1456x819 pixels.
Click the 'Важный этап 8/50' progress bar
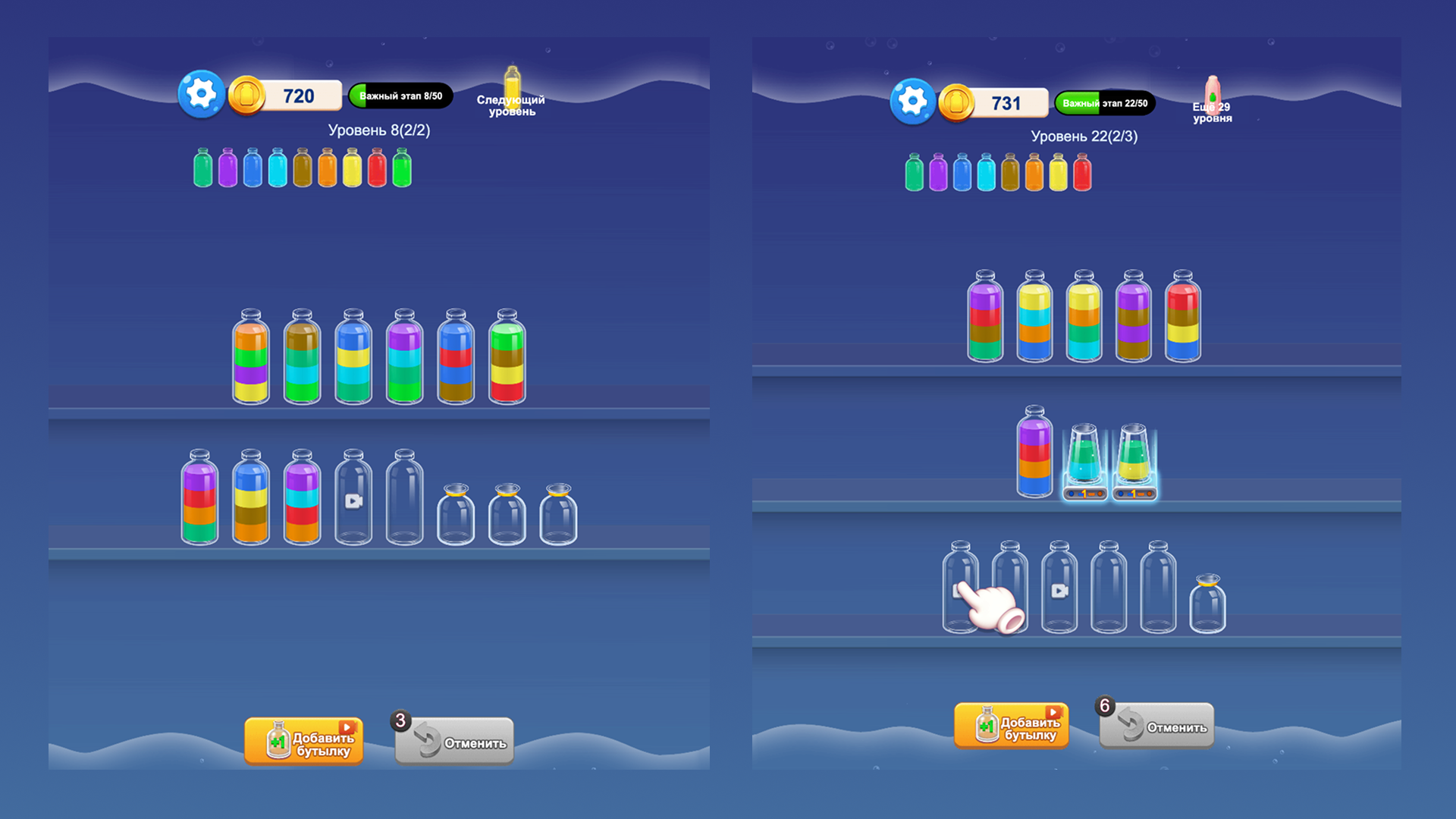(x=402, y=95)
